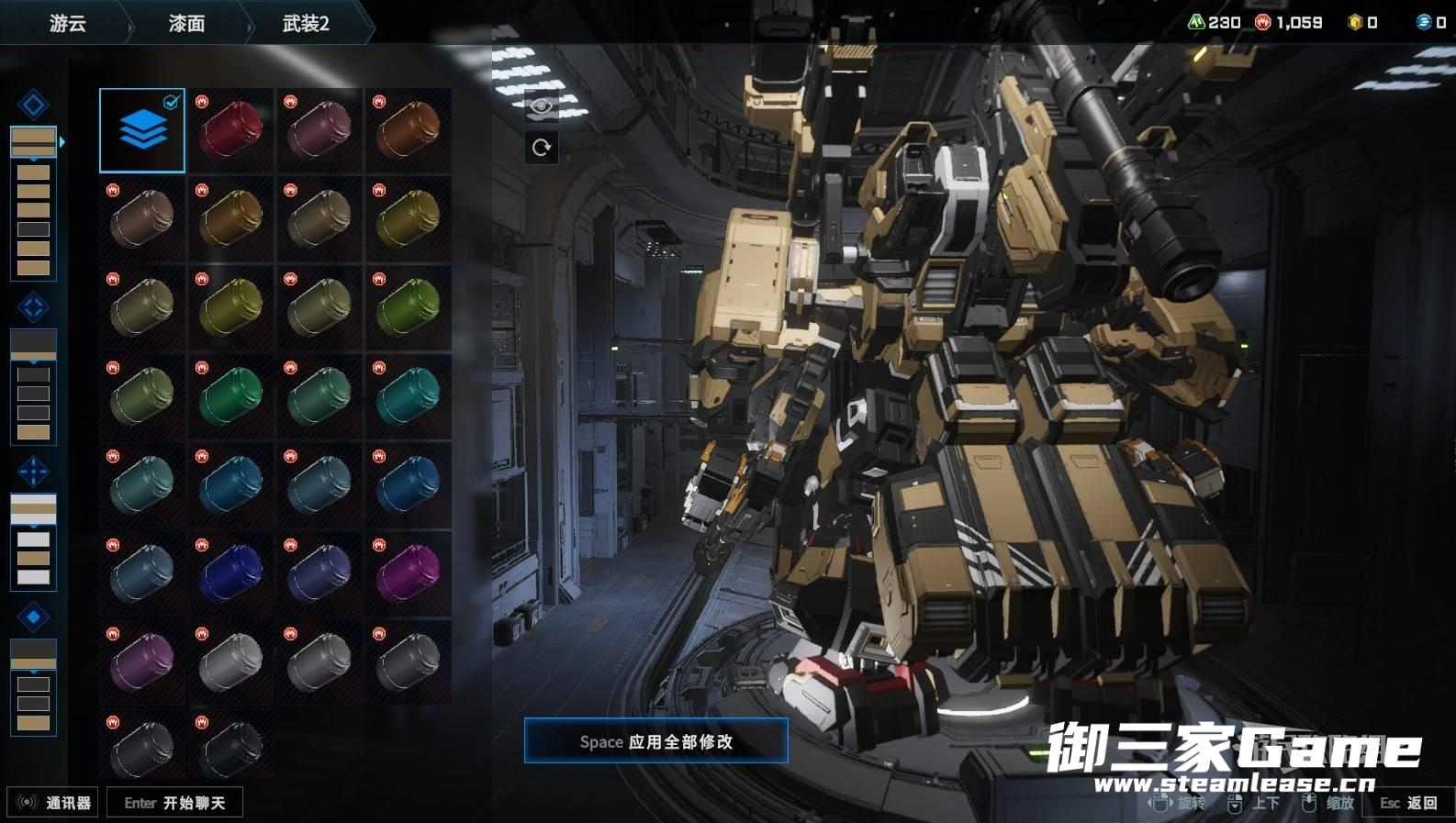Pick the royal blue paint can

[230, 573]
